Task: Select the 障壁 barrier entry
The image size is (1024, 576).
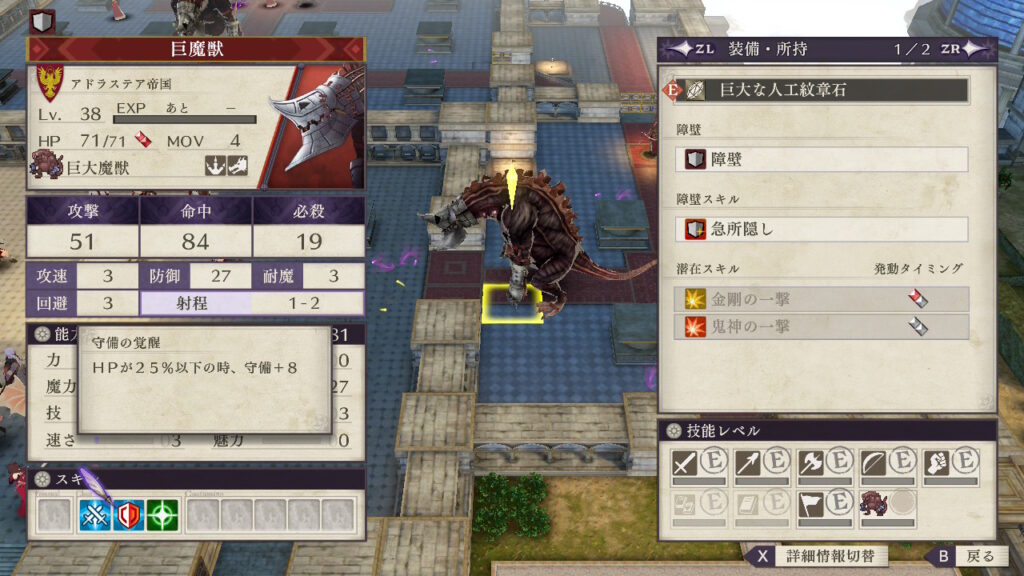Action: (822, 160)
